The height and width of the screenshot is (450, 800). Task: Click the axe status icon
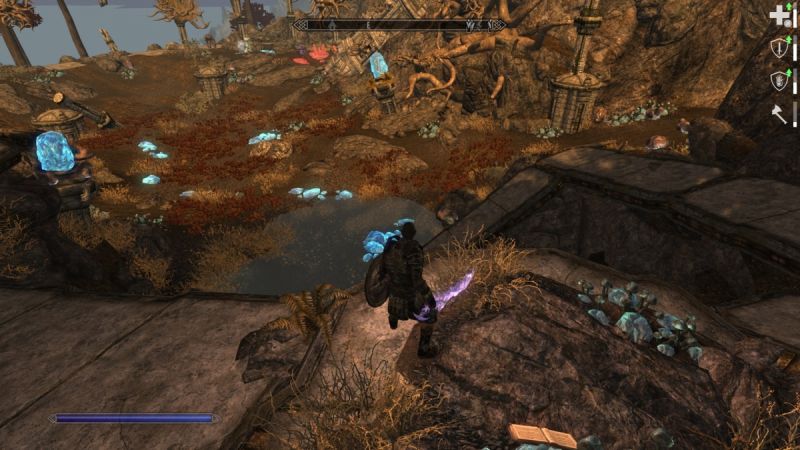(x=779, y=113)
